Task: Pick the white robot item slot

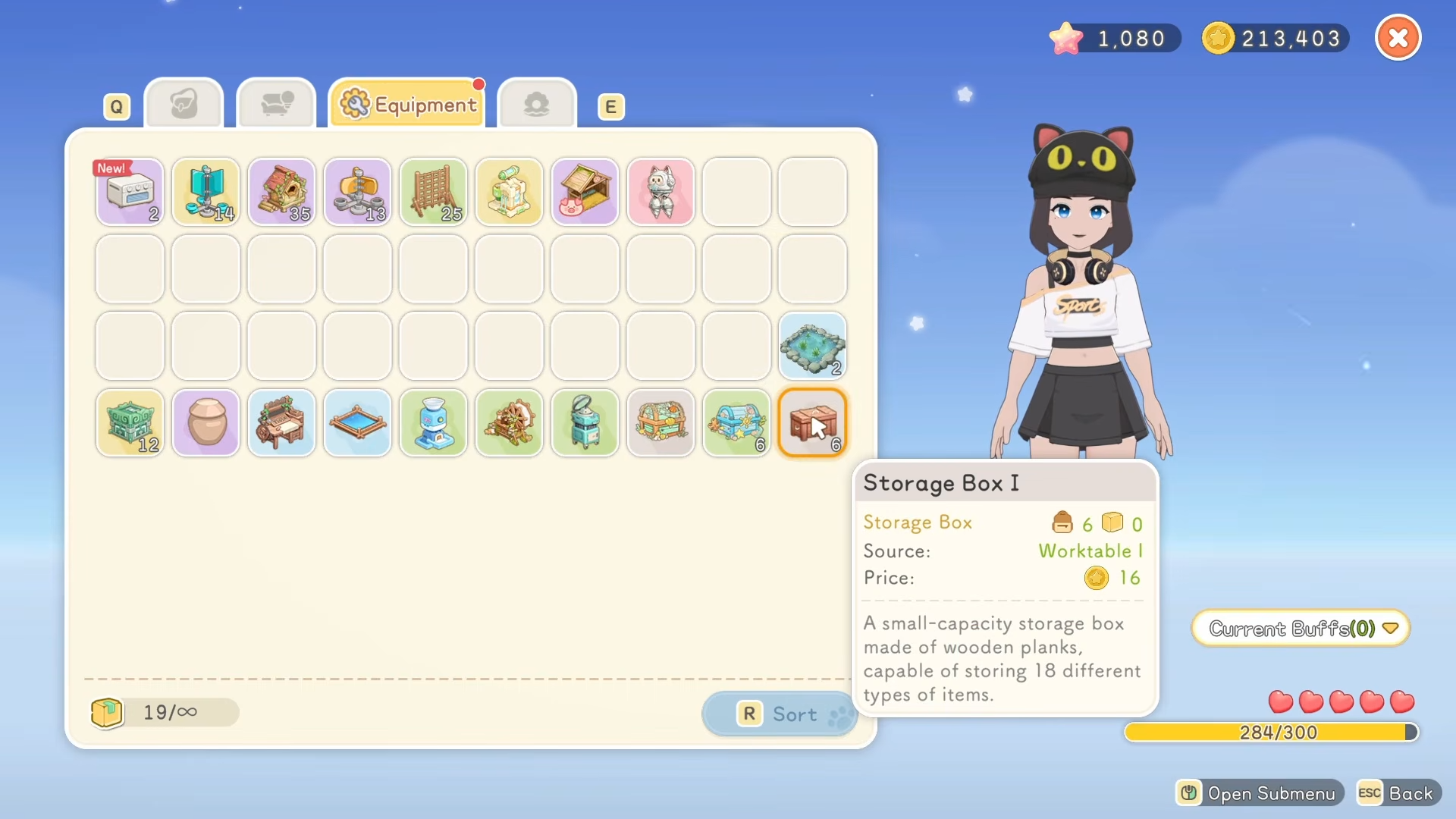Action: point(661,192)
